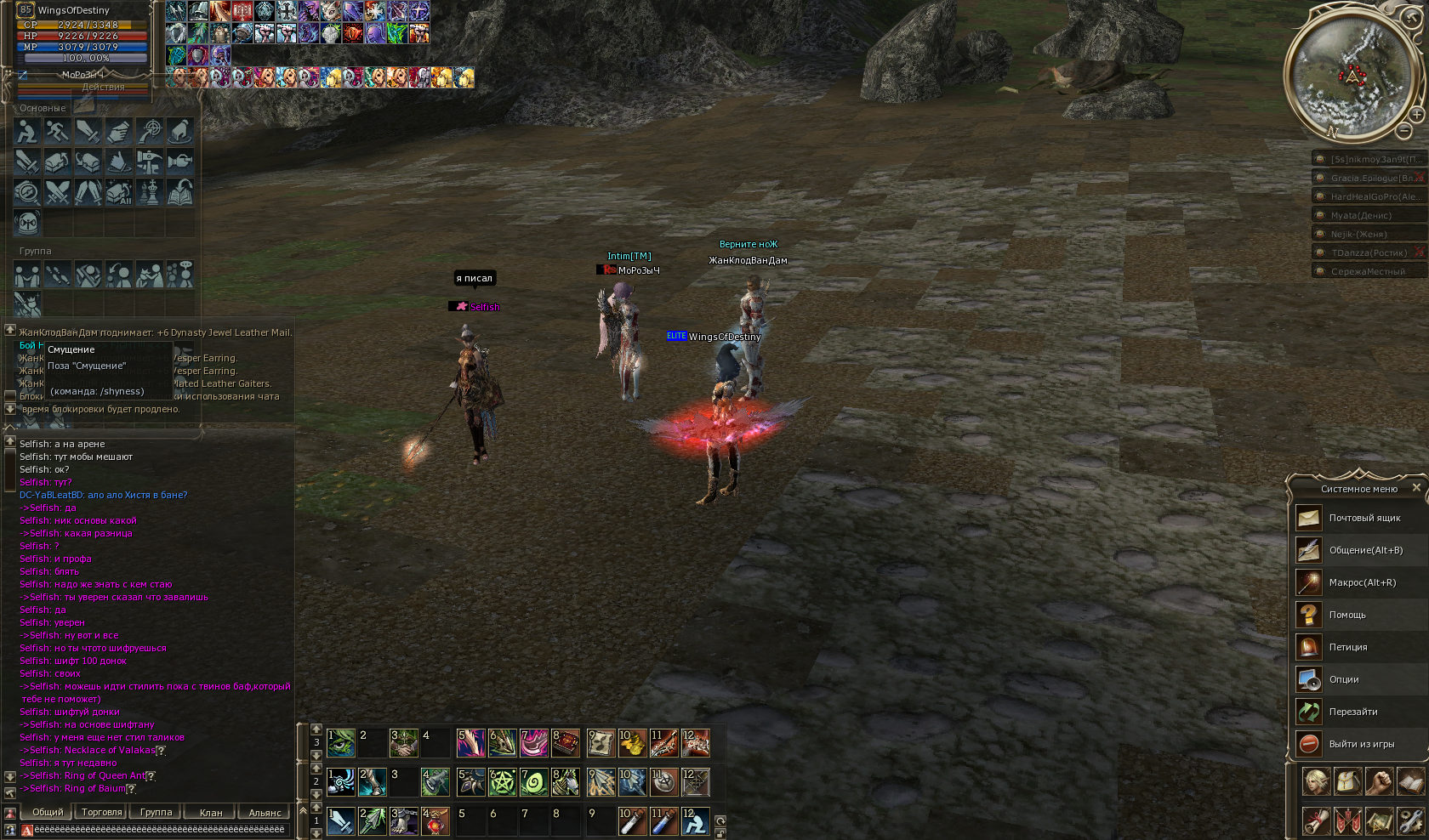Switch to the Торговля chat tab
This screenshot has width=1429, height=840.
[102, 812]
